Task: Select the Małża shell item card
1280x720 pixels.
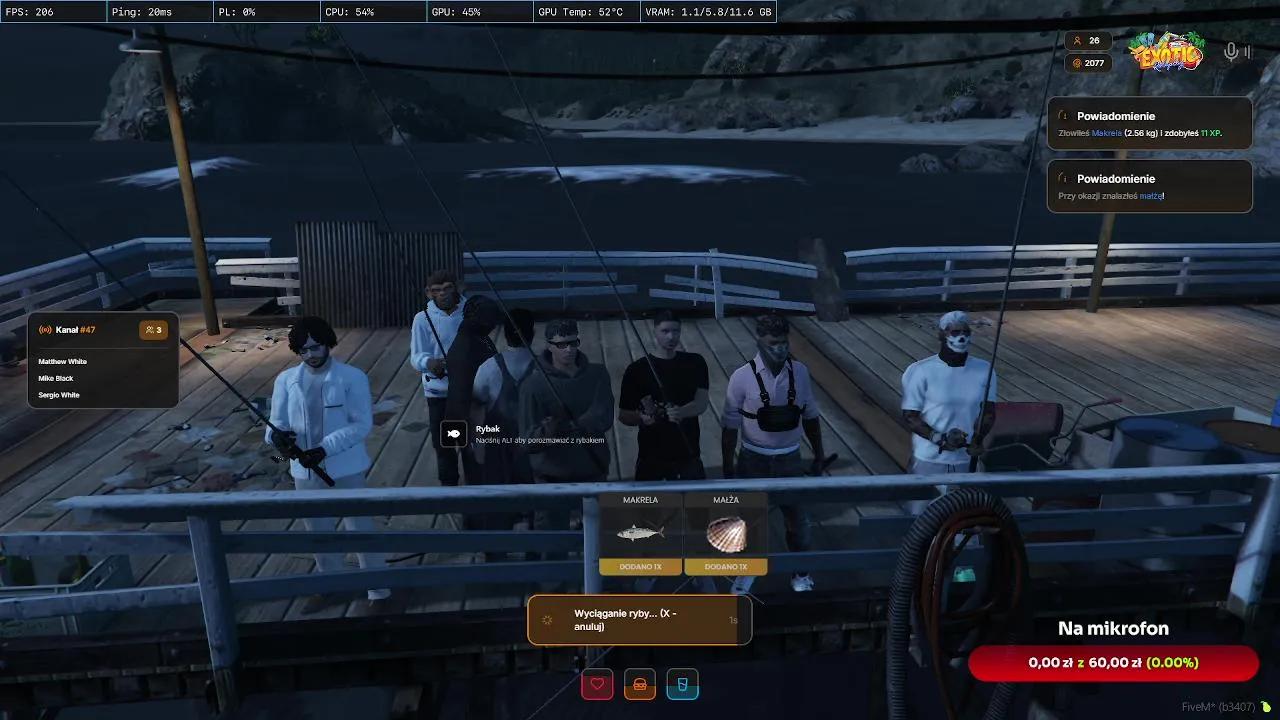Action: [x=726, y=533]
